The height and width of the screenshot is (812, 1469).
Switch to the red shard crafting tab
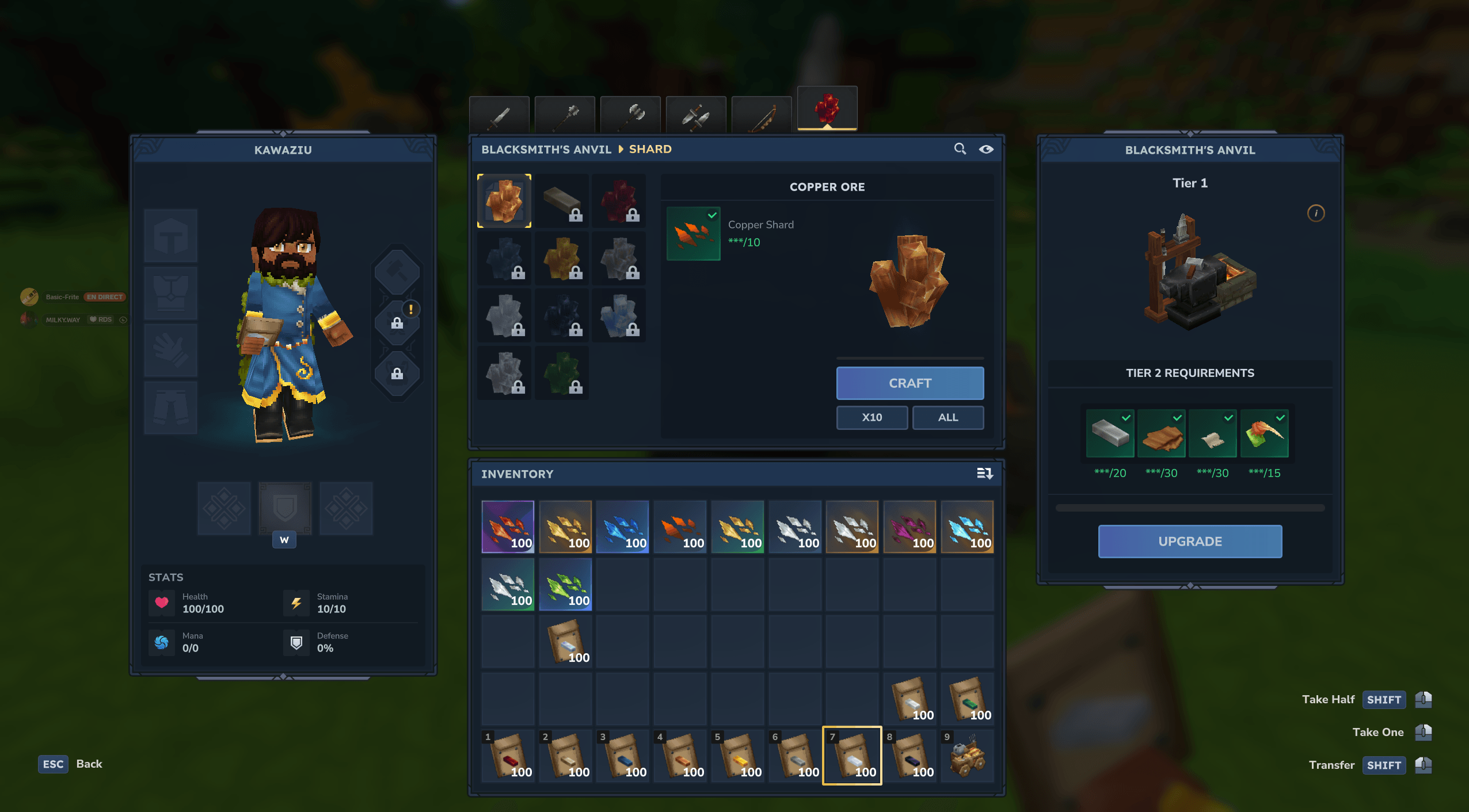click(827, 109)
